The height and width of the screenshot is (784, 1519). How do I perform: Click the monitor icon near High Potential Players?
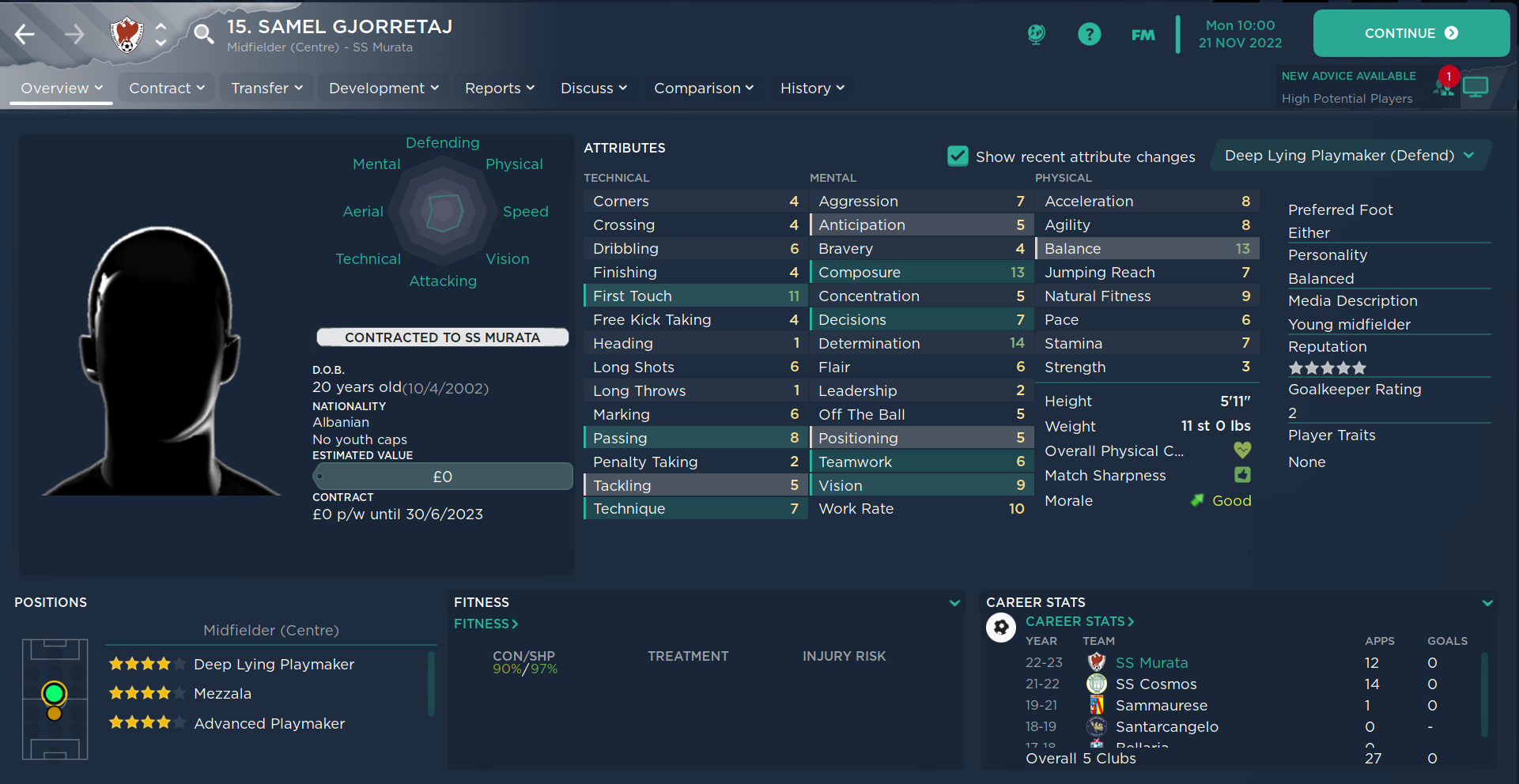pos(1477,87)
